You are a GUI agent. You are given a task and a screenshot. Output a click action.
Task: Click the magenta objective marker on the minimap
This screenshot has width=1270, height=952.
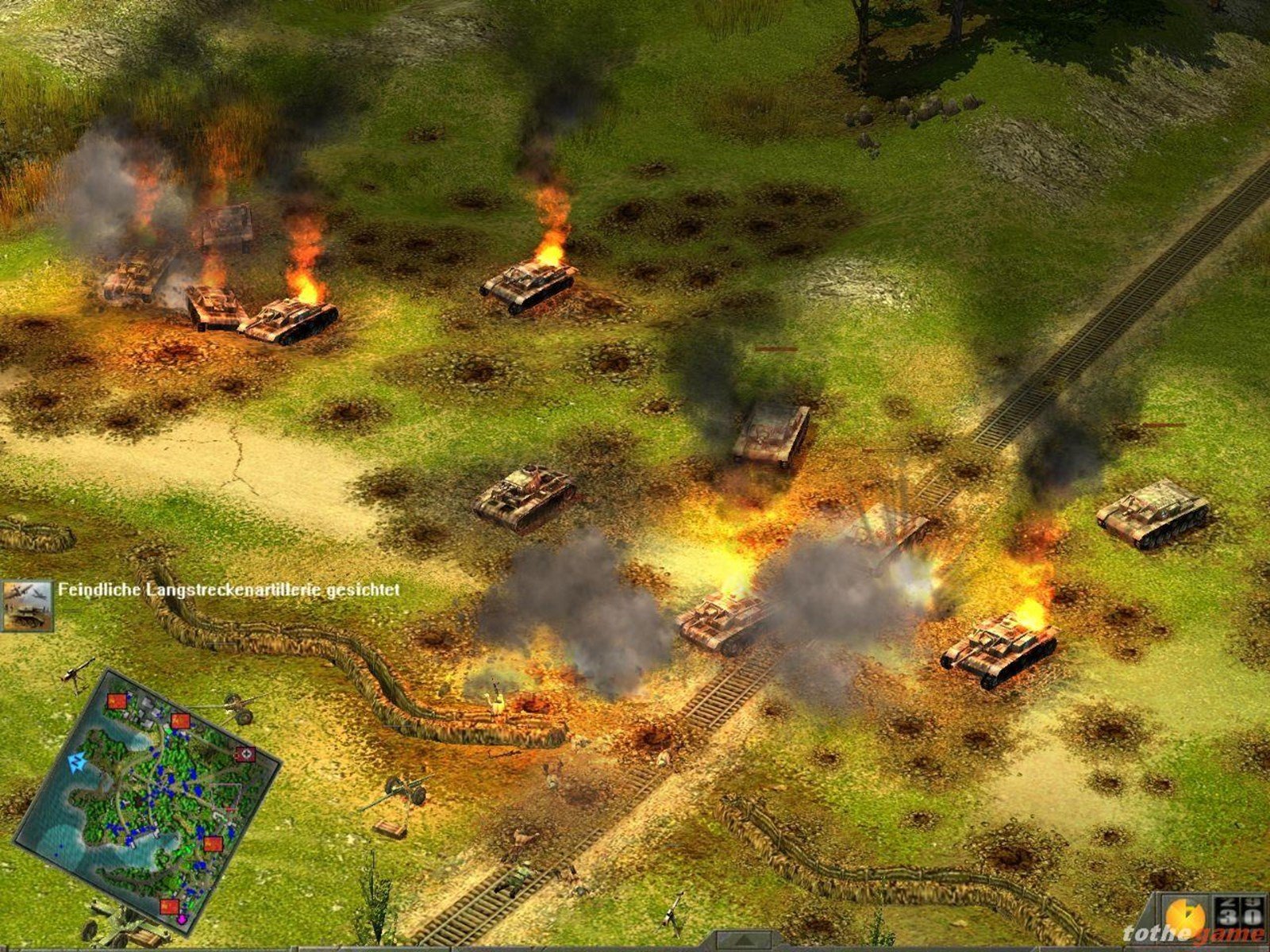coord(182,919)
